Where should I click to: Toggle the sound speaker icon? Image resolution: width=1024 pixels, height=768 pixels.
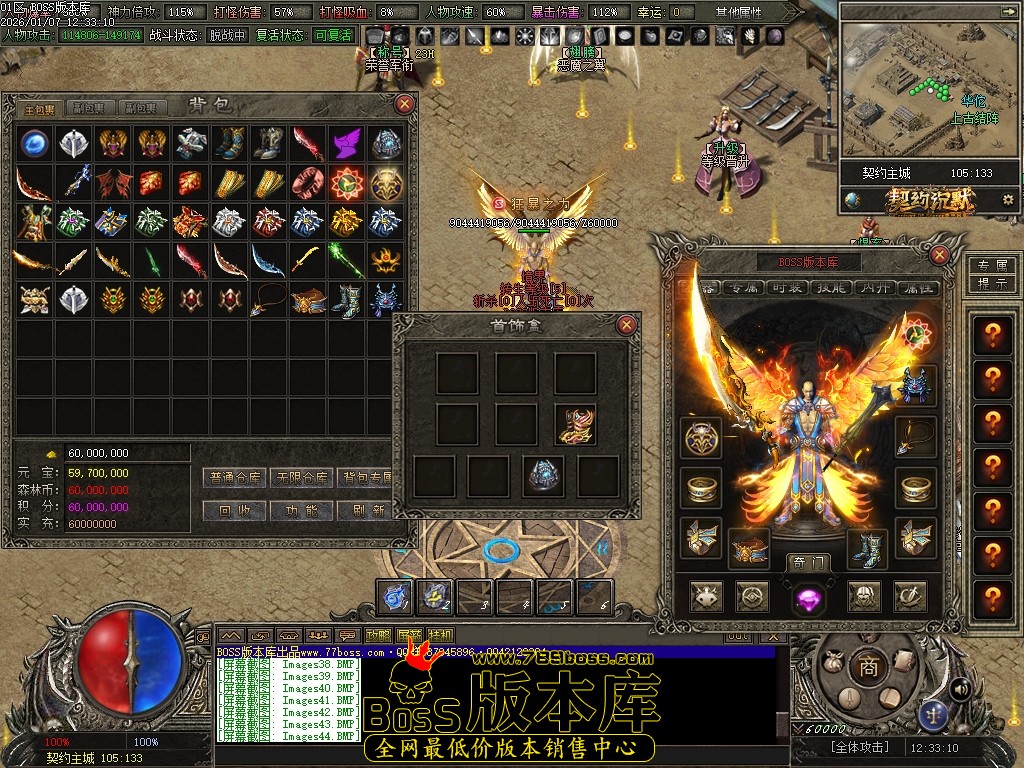pos(961,688)
